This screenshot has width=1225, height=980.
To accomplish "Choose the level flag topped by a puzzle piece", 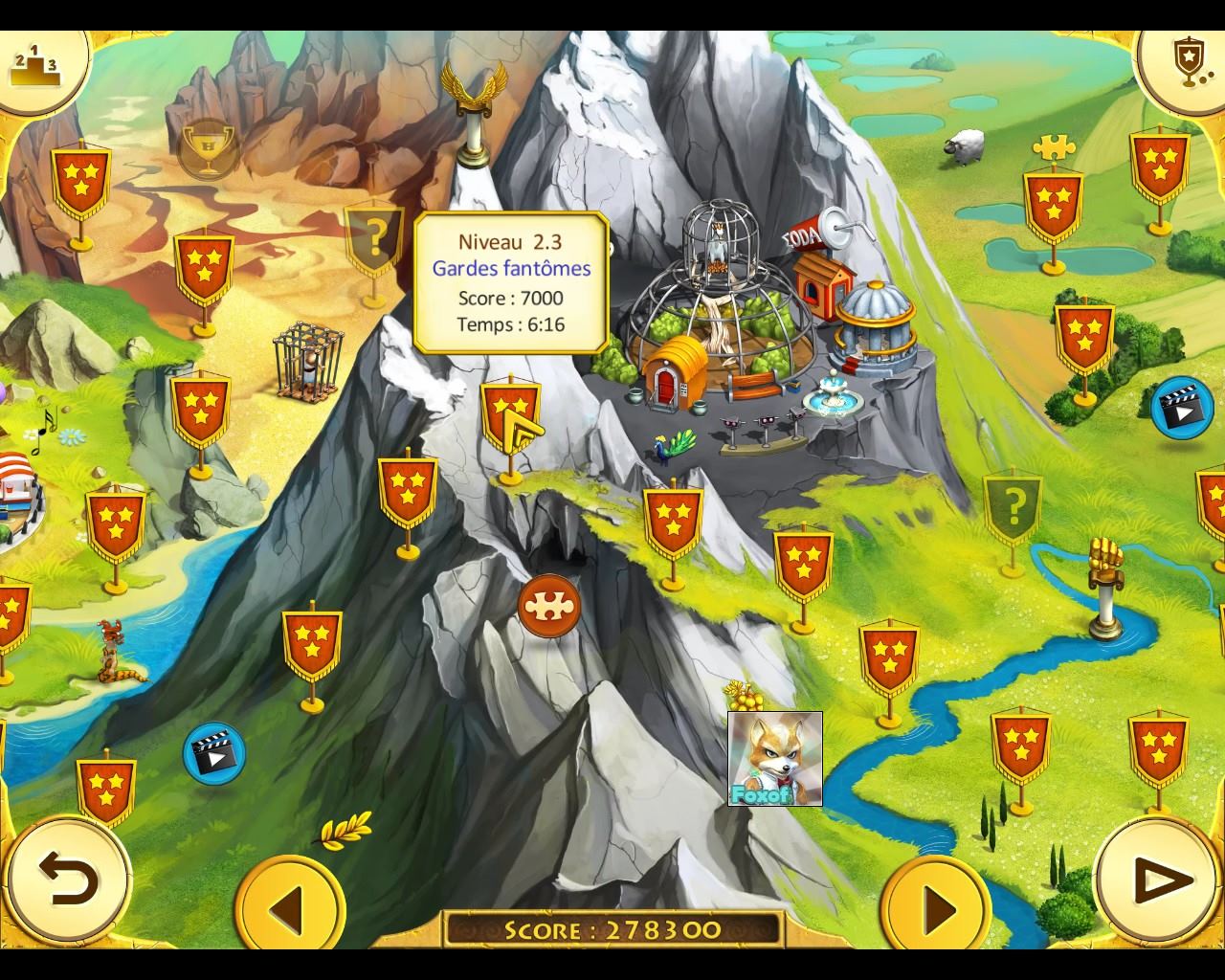I will (1053, 201).
